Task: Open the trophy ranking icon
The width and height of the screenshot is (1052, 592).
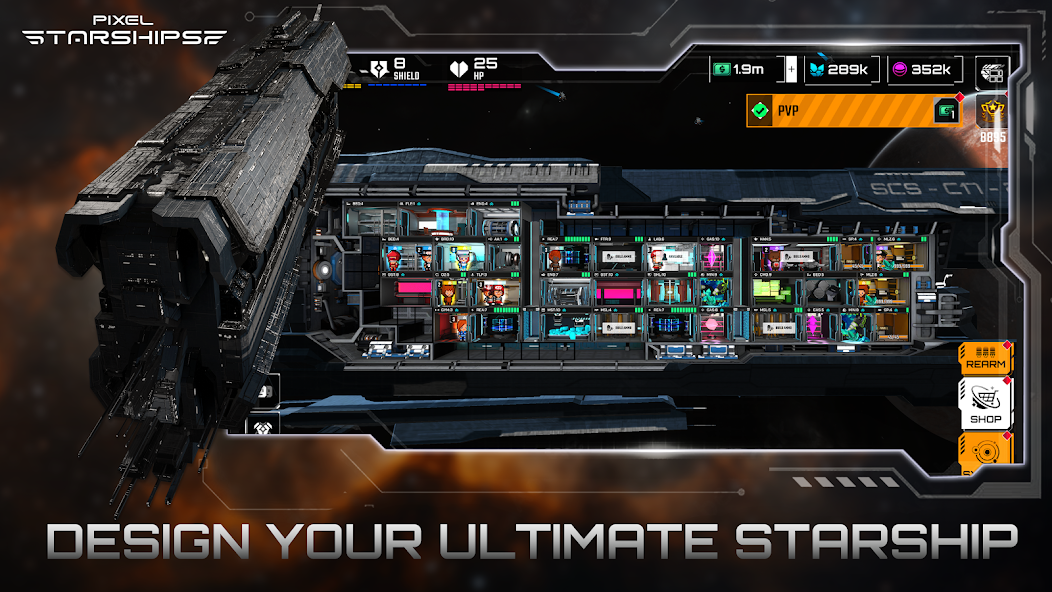Action: pyautogui.click(x=992, y=115)
